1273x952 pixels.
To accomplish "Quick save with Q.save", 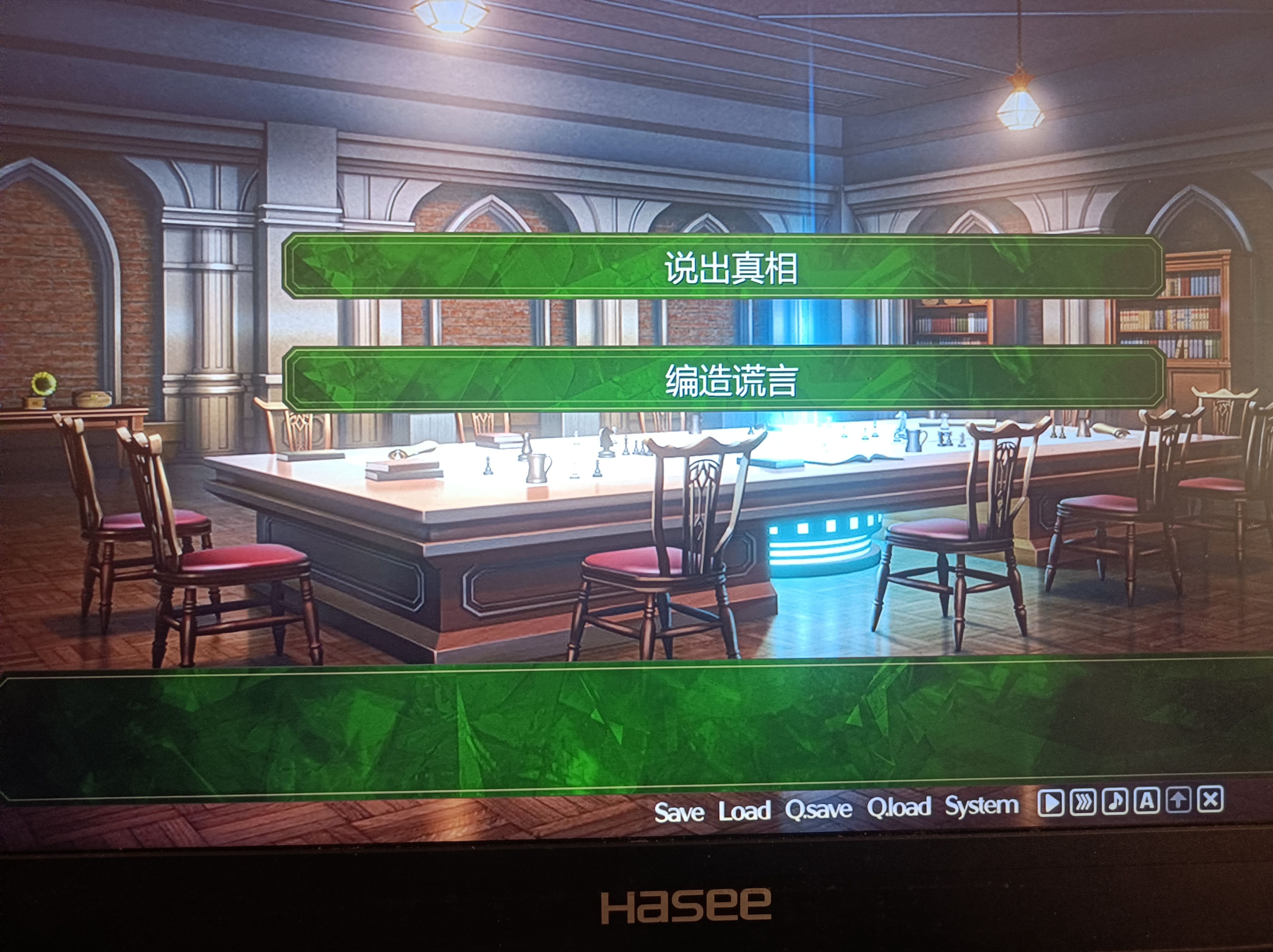I will 818,809.
